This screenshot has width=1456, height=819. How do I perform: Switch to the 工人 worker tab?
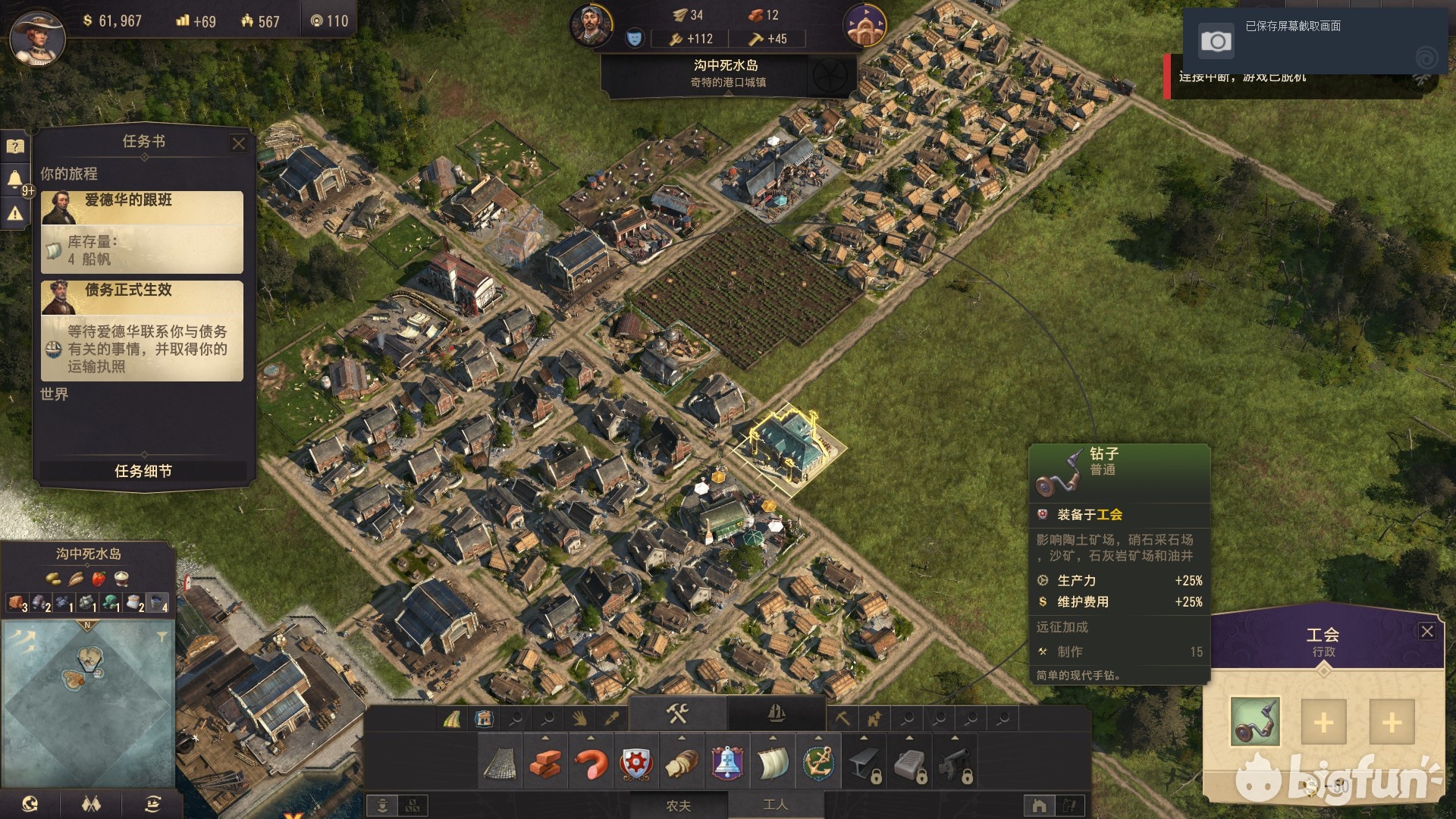(775, 805)
